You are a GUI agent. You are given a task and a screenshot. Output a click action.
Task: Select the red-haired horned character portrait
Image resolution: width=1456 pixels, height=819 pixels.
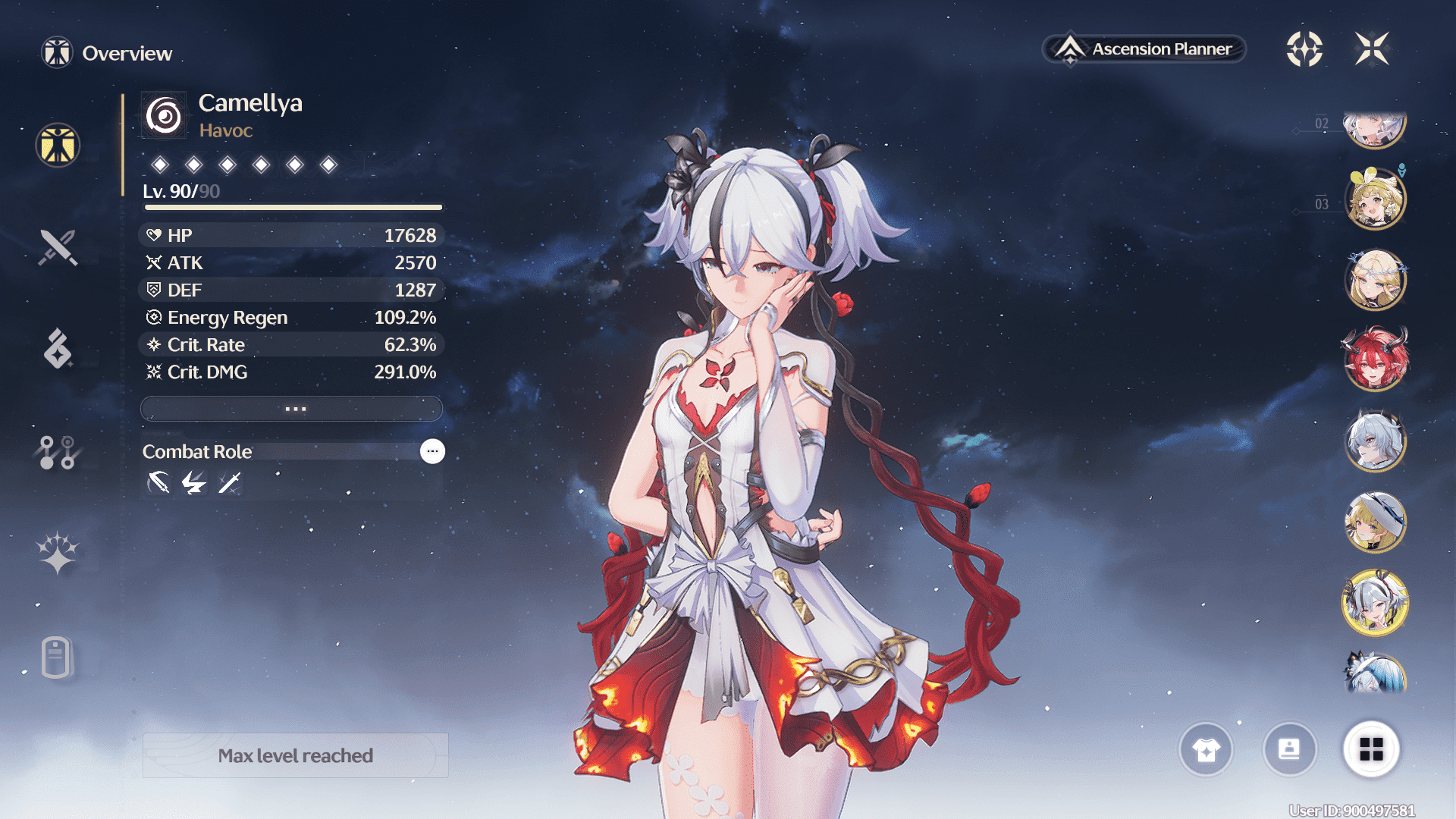point(1376,359)
